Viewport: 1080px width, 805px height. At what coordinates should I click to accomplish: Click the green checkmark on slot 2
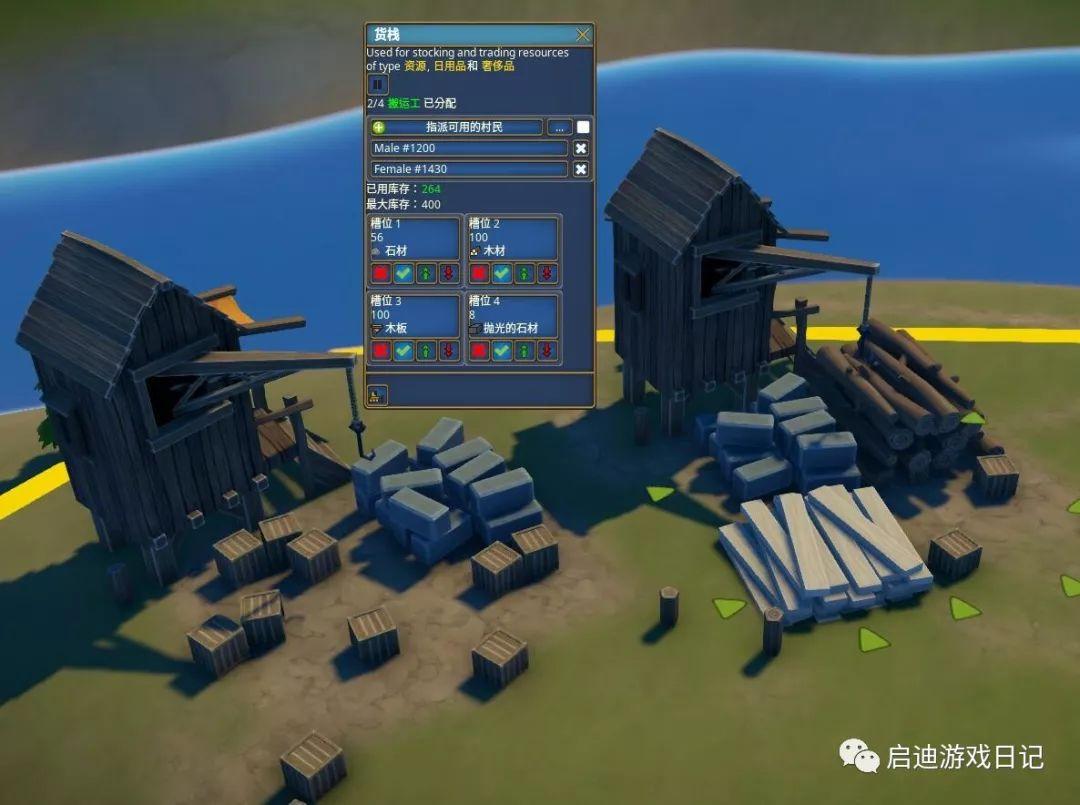(502, 273)
